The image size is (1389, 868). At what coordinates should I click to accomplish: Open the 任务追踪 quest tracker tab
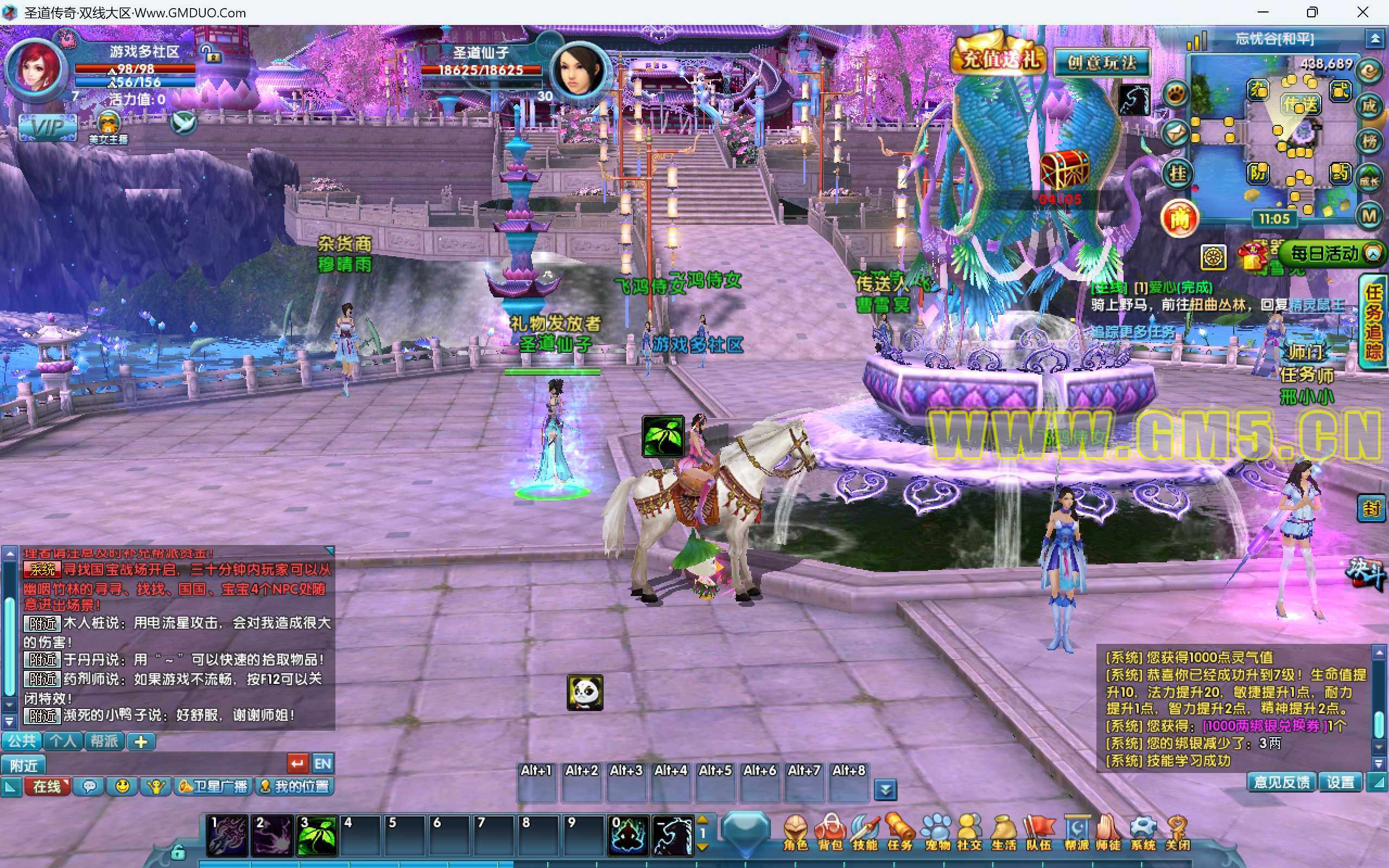coord(1373,321)
